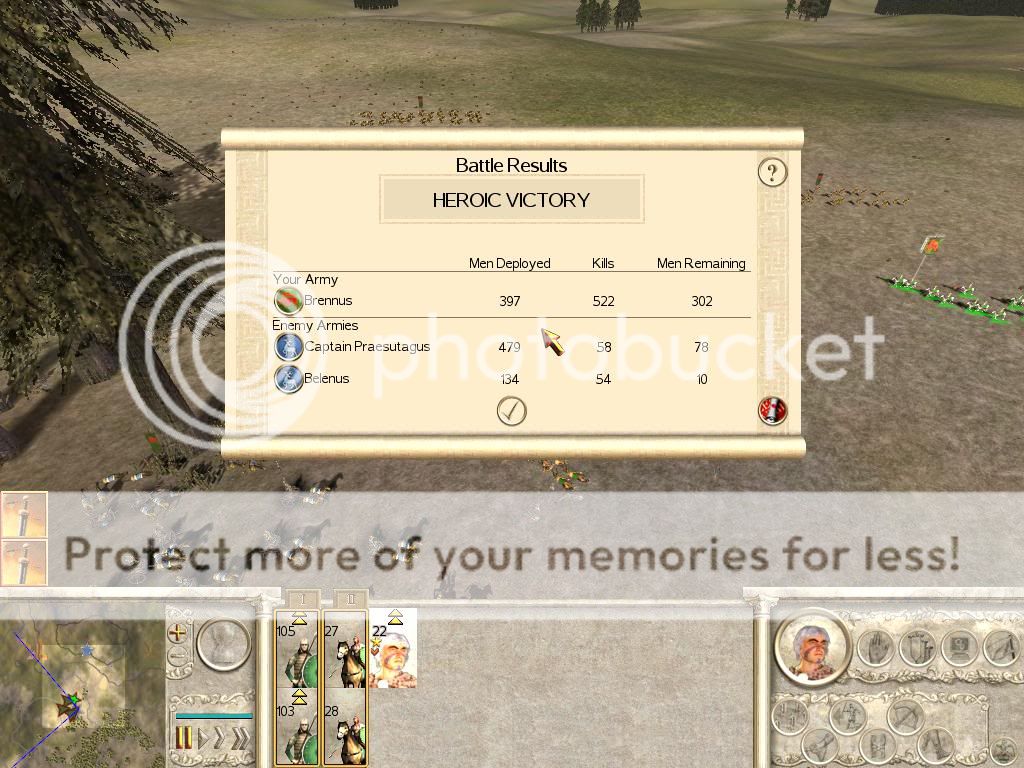This screenshot has width=1024, height=768.
Task: Click the red round button on results scroll
Action: 772,410
